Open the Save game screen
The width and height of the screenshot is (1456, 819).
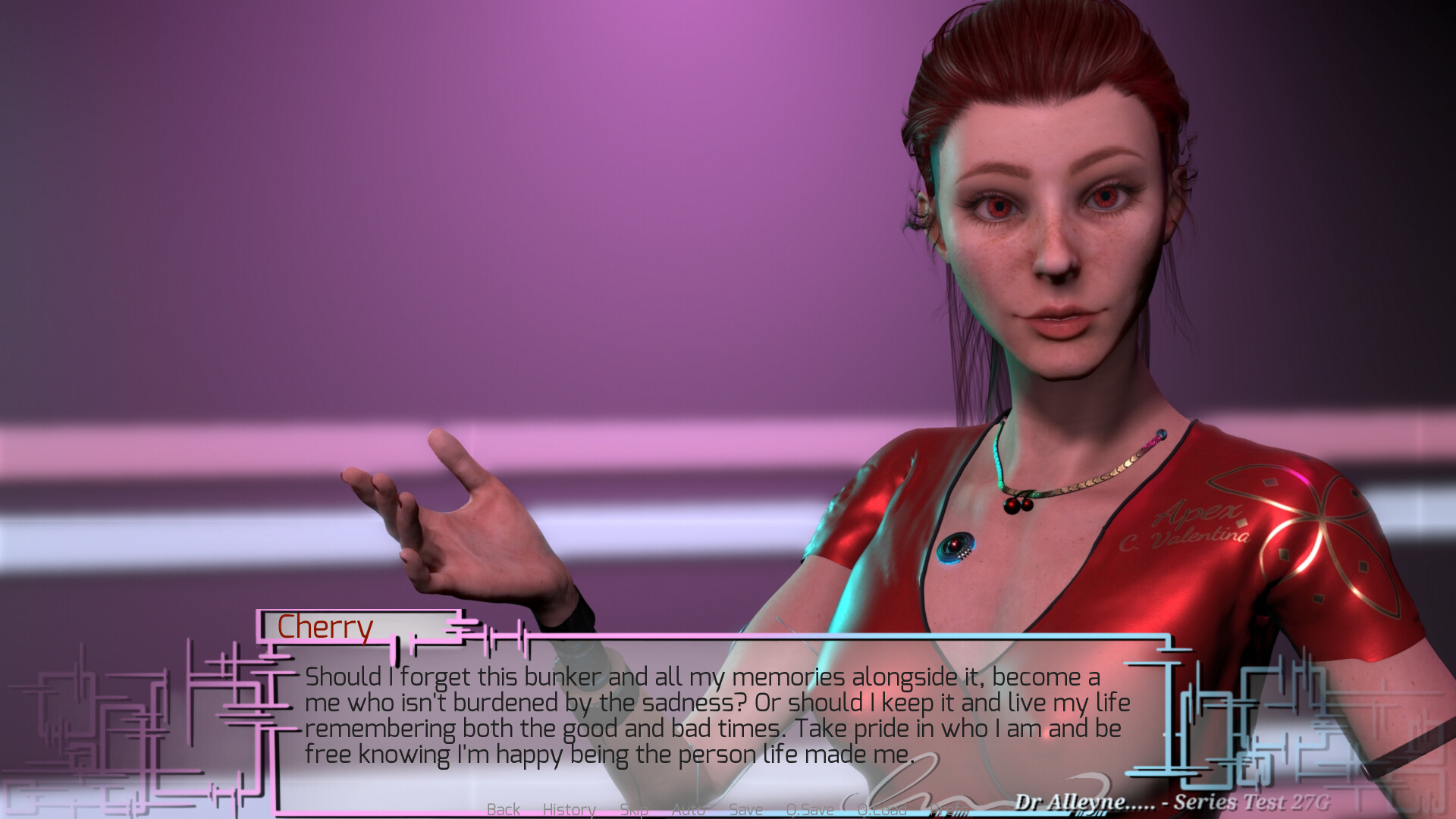pyautogui.click(x=746, y=810)
